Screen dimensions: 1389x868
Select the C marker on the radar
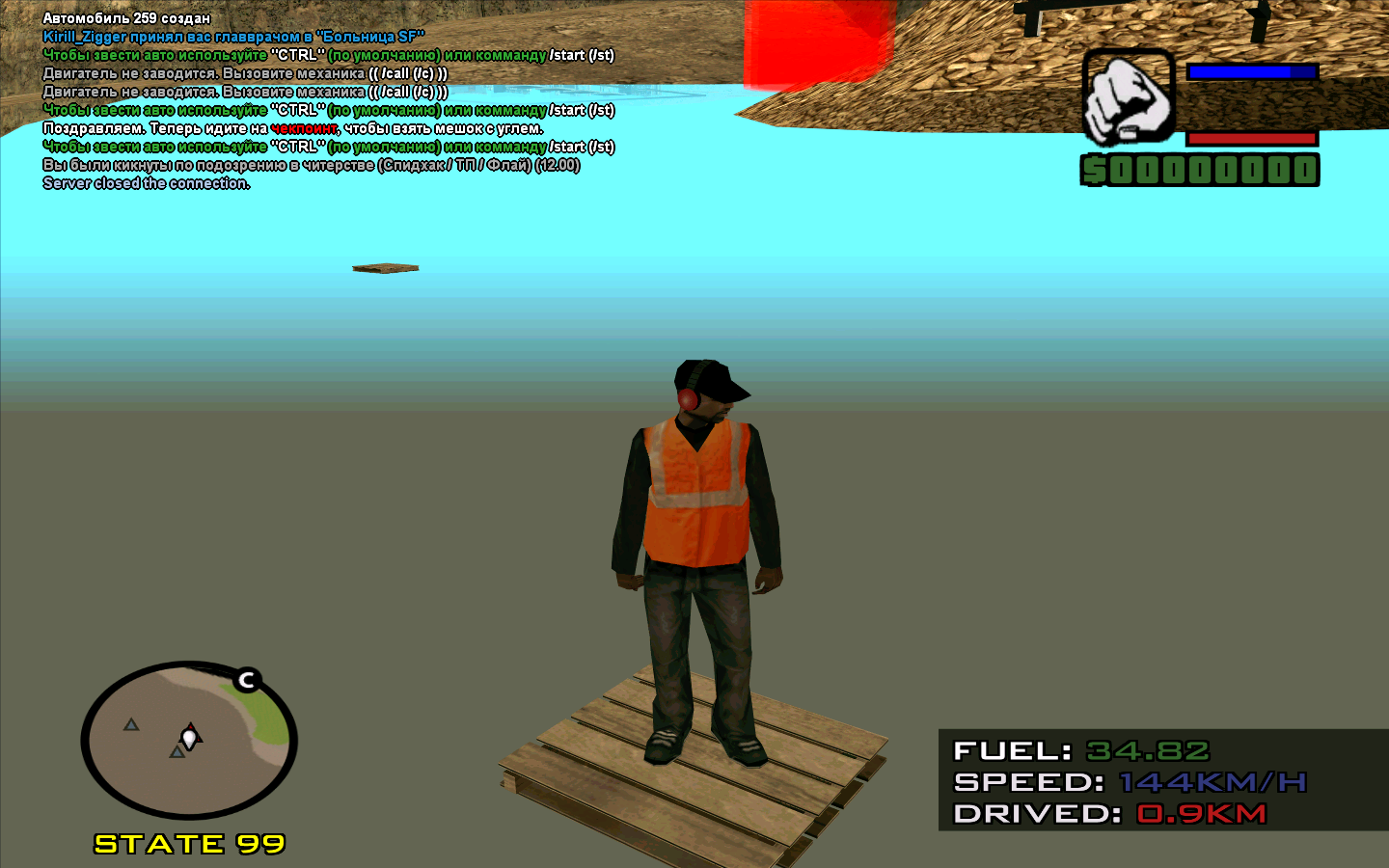(247, 680)
